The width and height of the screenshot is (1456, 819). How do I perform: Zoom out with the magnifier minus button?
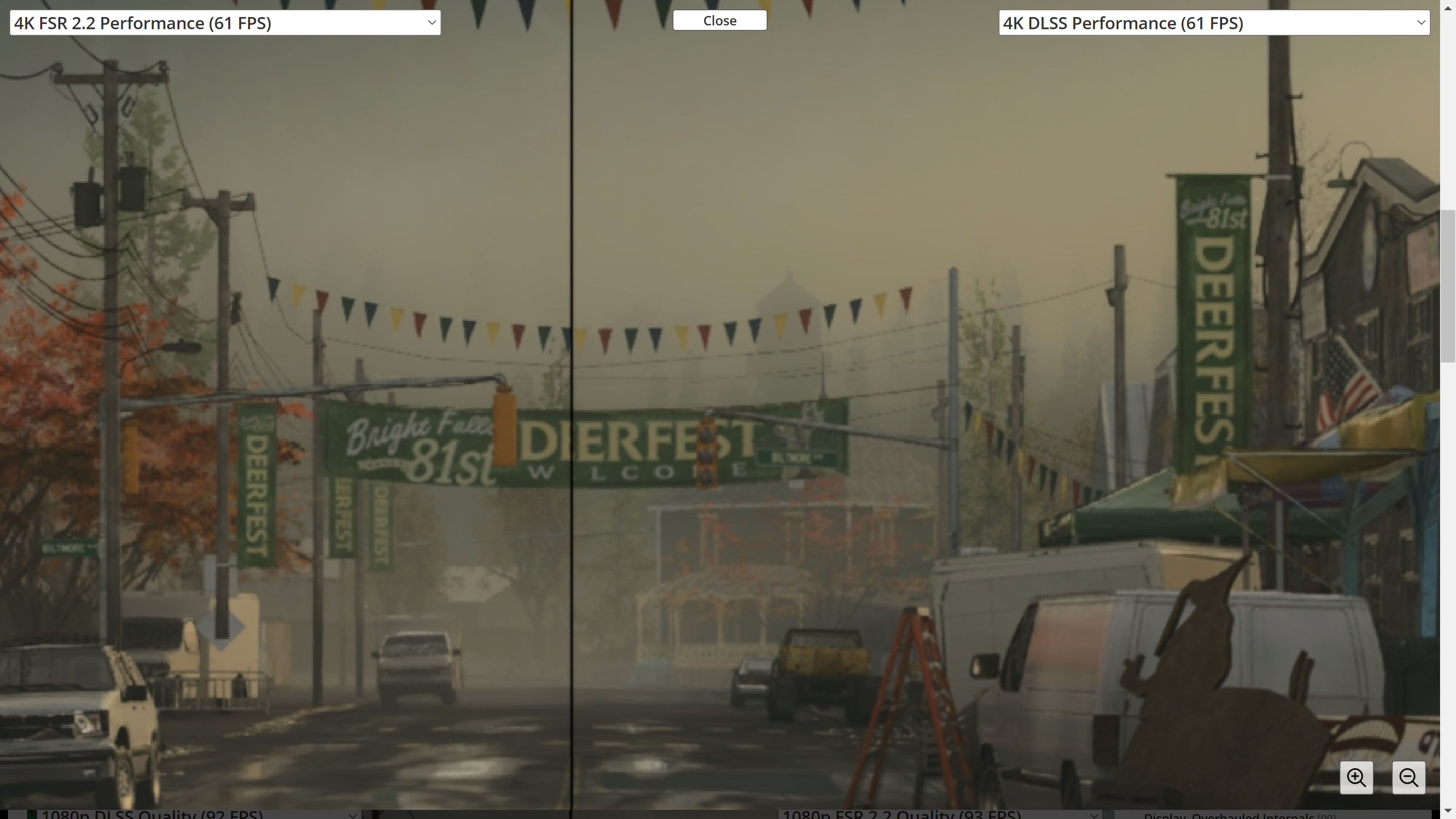pyautogui.click(x=1408, y=778)
